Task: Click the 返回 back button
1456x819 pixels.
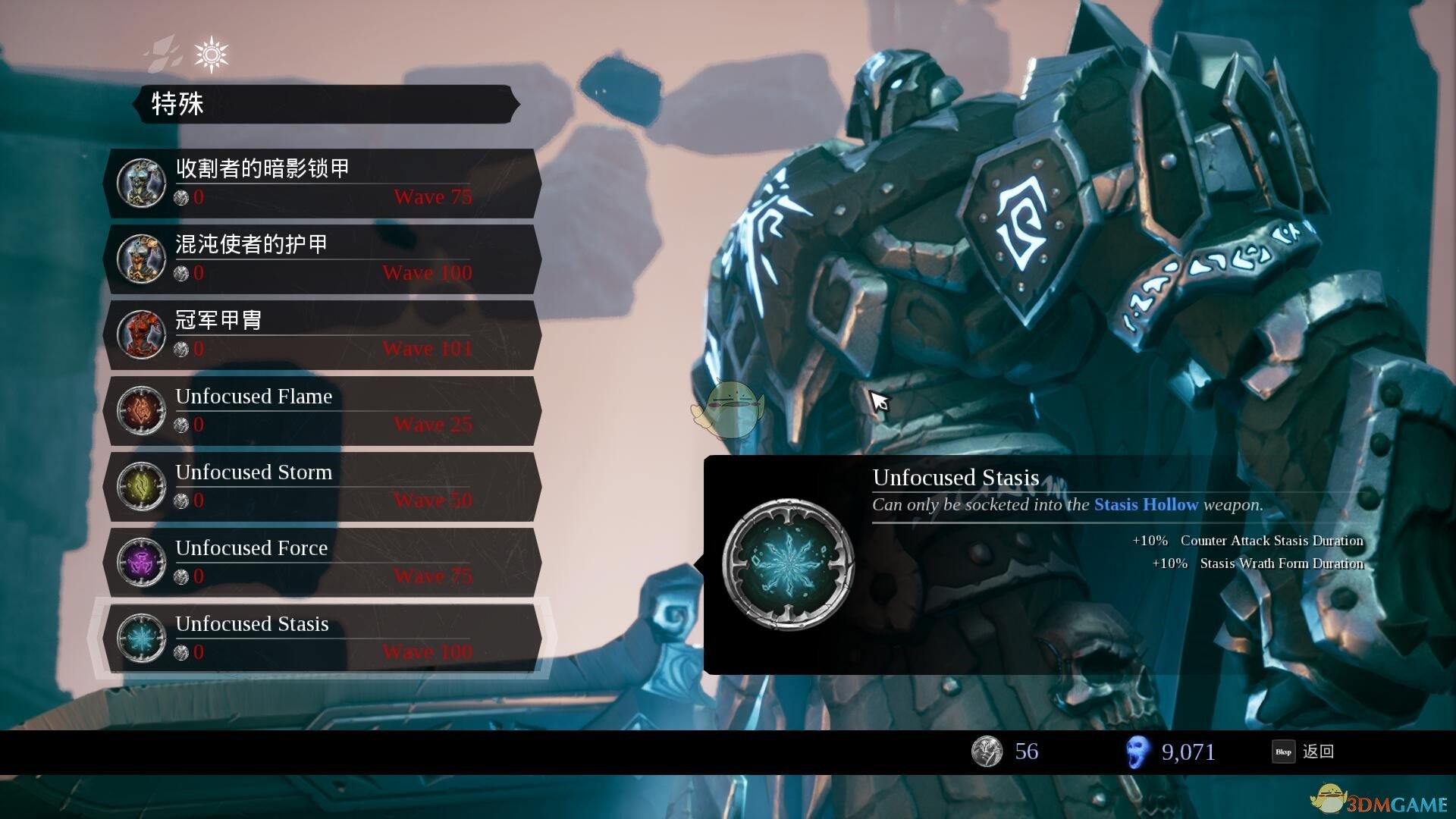Action: click(x=1304, y=752)
